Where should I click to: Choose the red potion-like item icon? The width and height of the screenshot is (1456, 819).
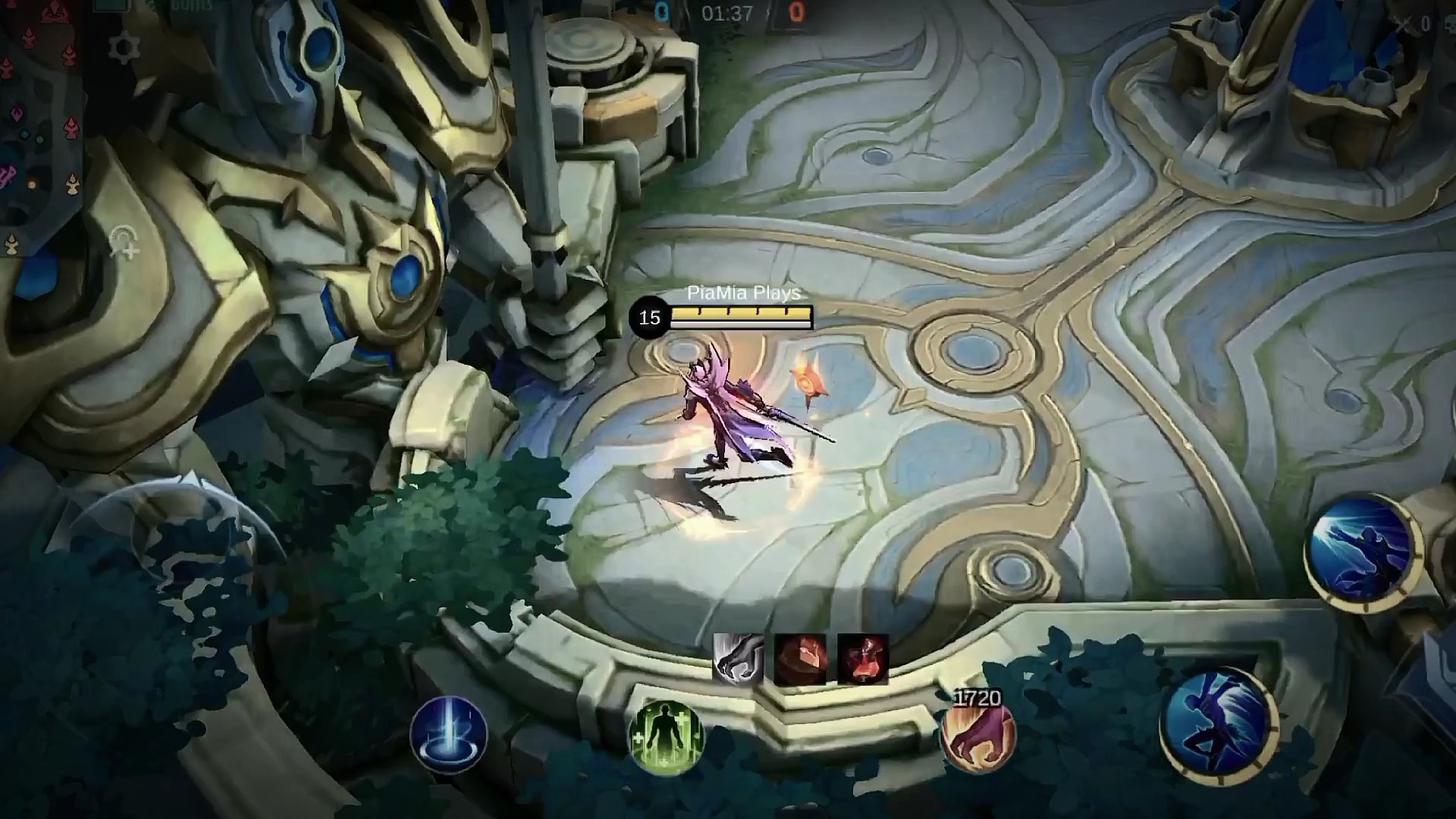[863, 659]
